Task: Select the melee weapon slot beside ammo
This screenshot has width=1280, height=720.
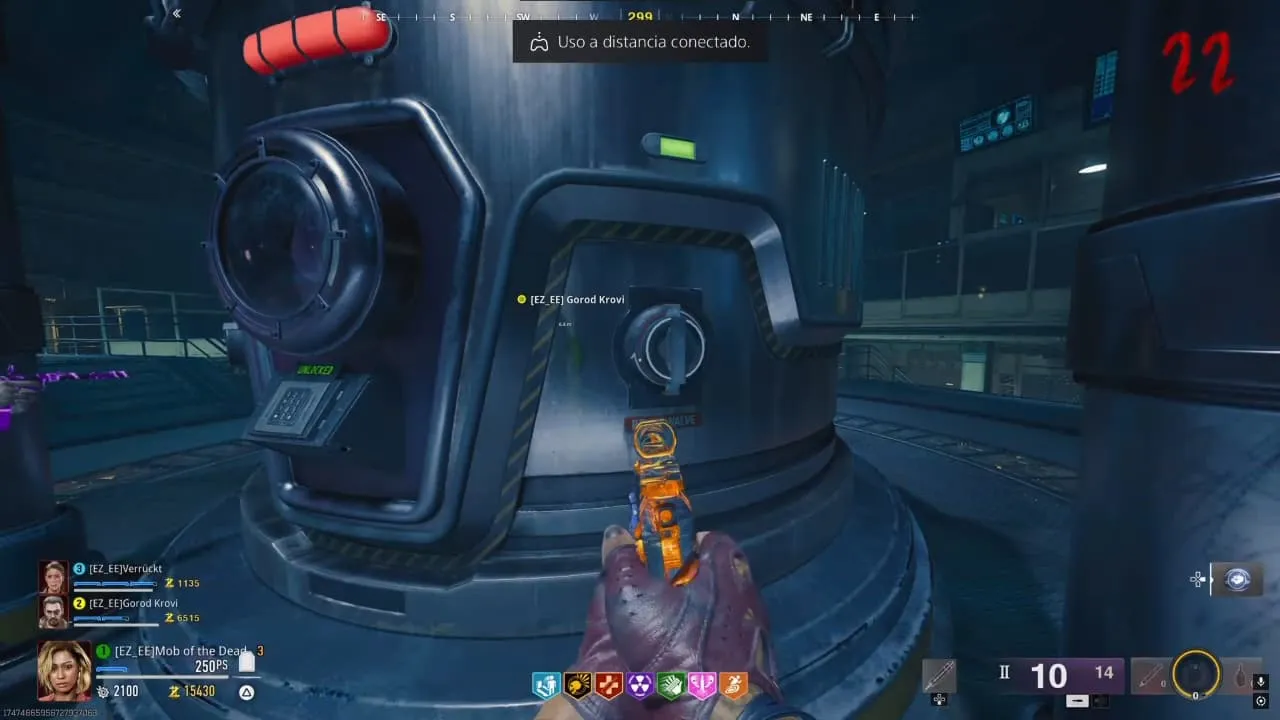Action: click(x=939, y=677)
